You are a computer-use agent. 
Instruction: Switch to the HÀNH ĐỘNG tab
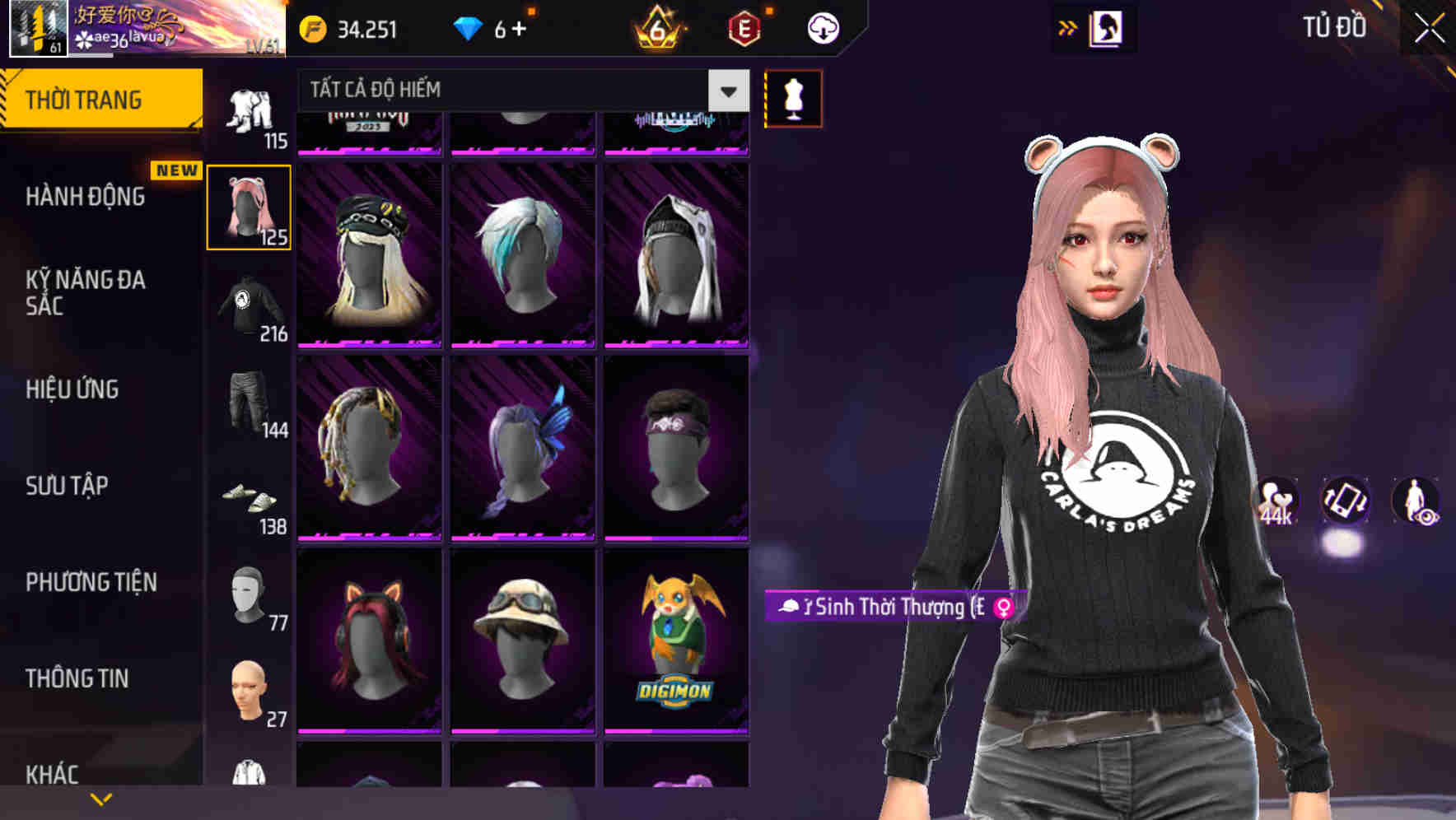coord(85,197)
